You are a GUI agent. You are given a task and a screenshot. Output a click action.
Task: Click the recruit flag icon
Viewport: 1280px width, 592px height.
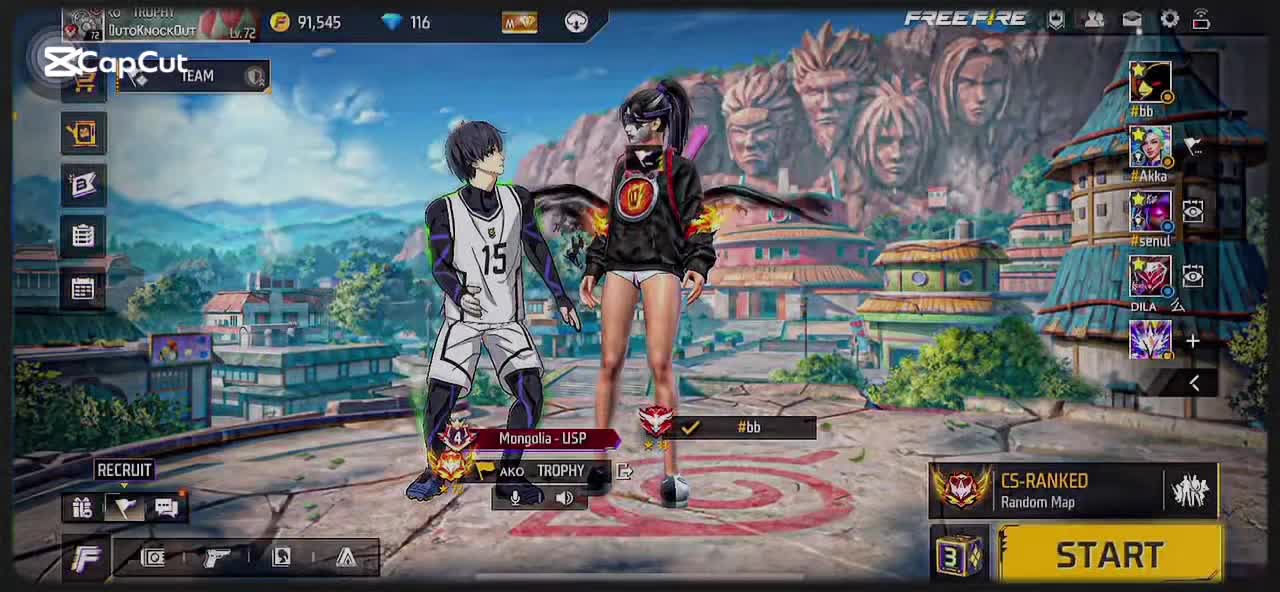(x=124, y=507)
